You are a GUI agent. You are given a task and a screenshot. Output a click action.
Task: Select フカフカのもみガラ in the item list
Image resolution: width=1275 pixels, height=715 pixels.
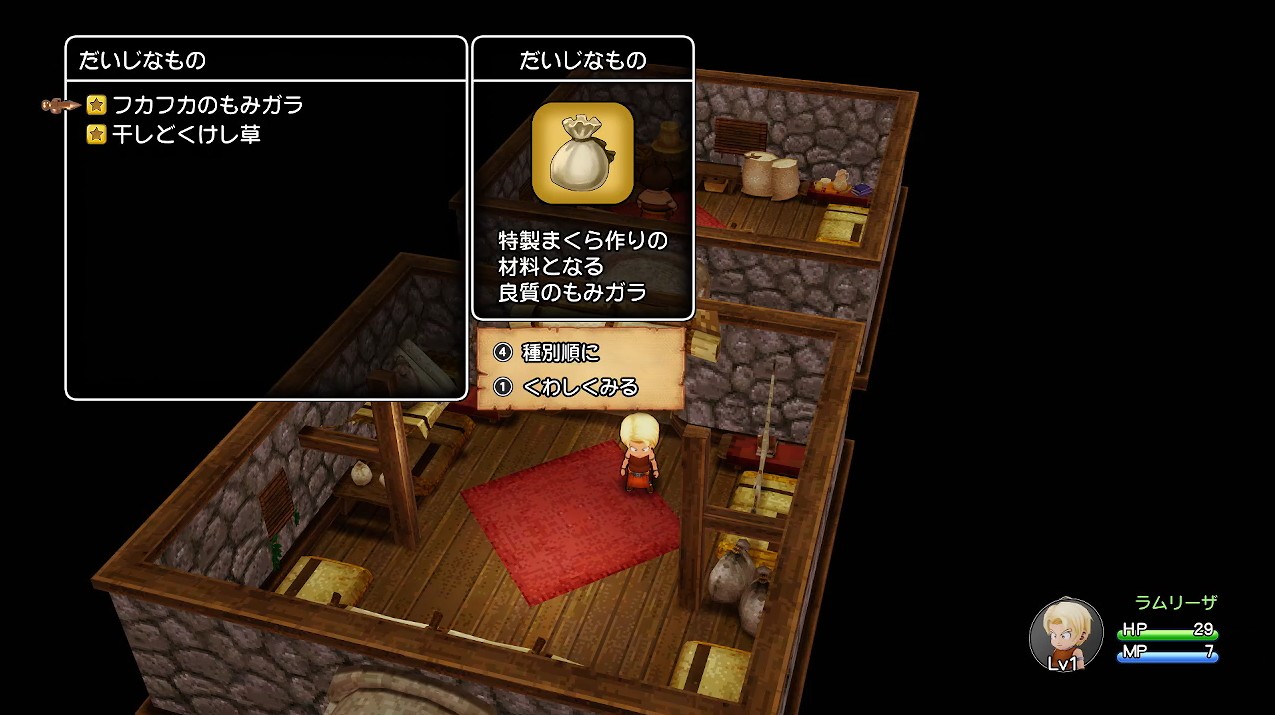tap(208, 105)
